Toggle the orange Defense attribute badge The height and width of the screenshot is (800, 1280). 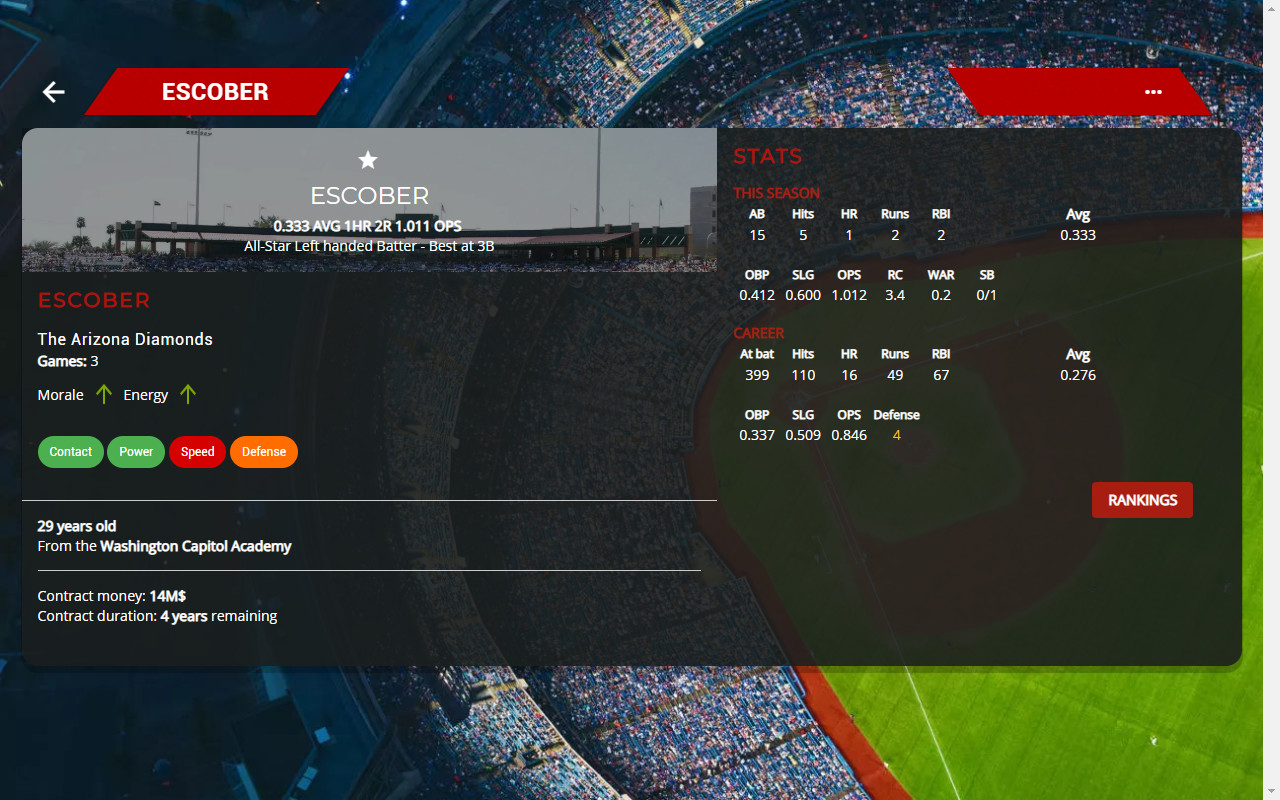point(263,451)
